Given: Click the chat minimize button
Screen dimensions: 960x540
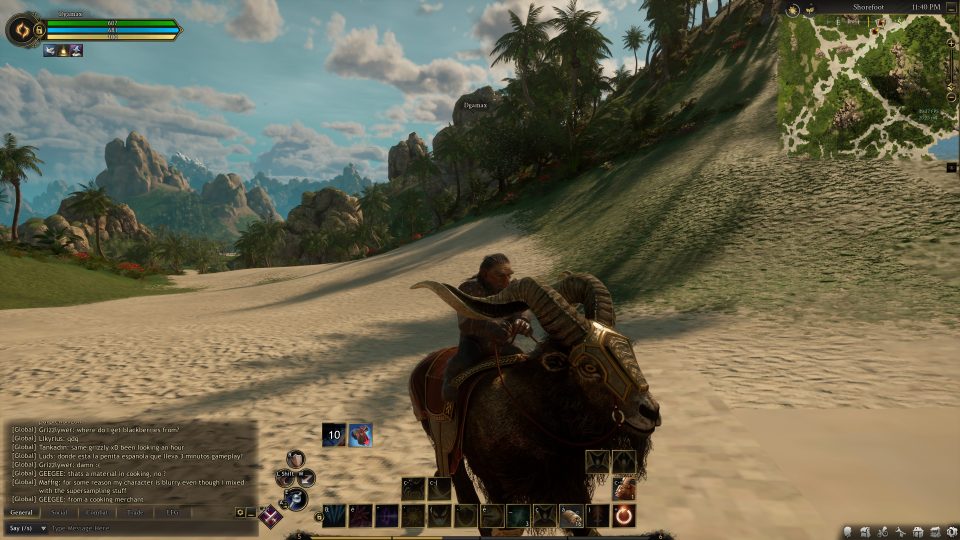Looking at the screenshot, I should [x=251, y=513].
